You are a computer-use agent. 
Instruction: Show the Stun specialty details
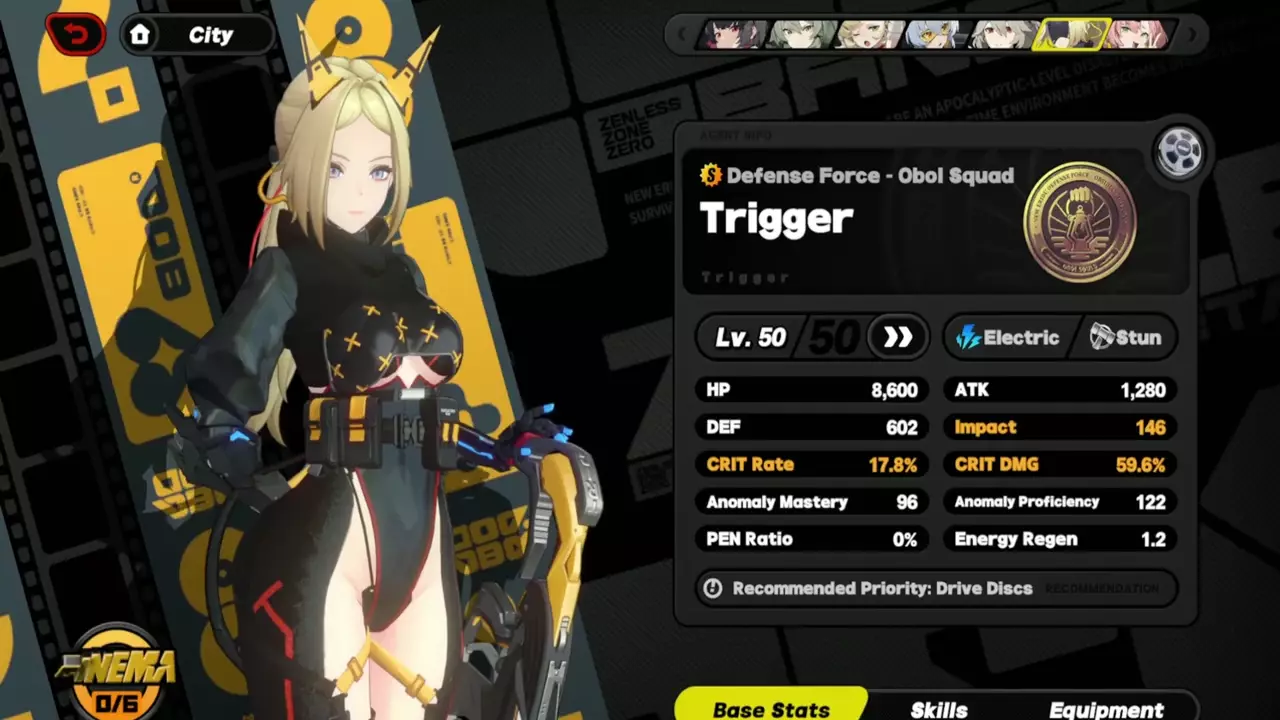coord(1126,337)
